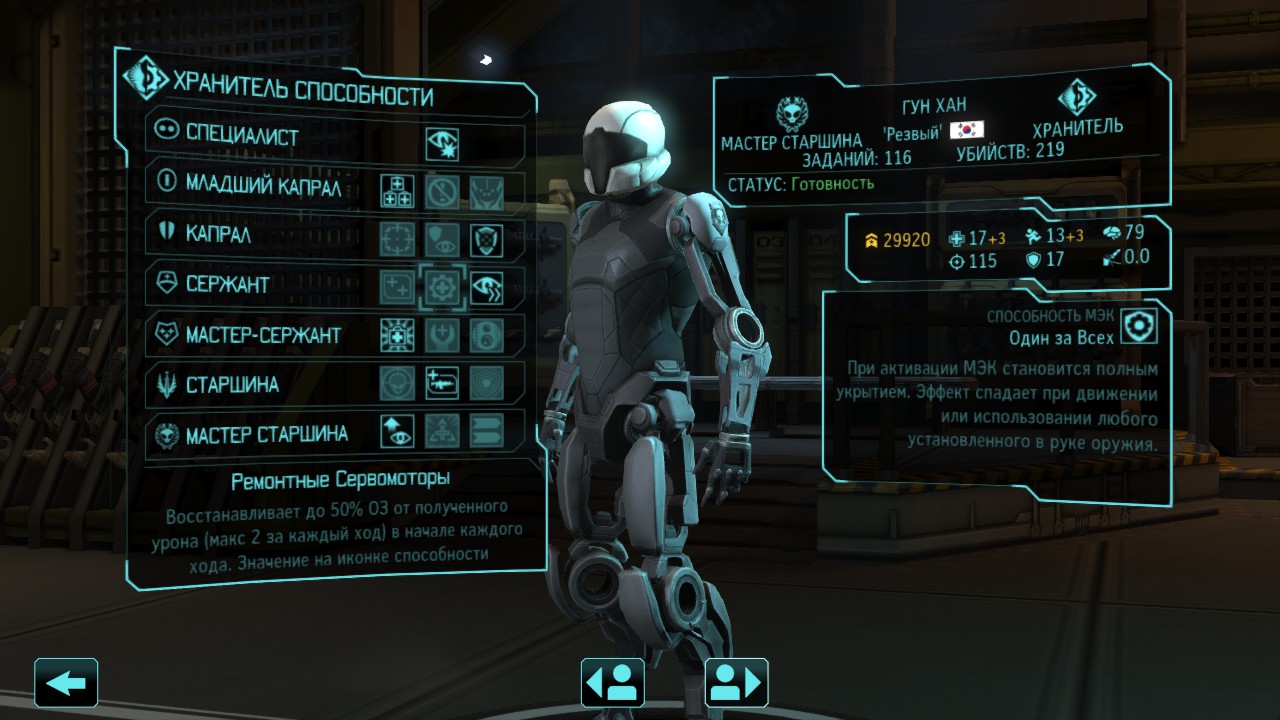1280x720 pixels.
Task: Select the Specialist eye-burst ability icon
Action: click(x=441, y=144)
